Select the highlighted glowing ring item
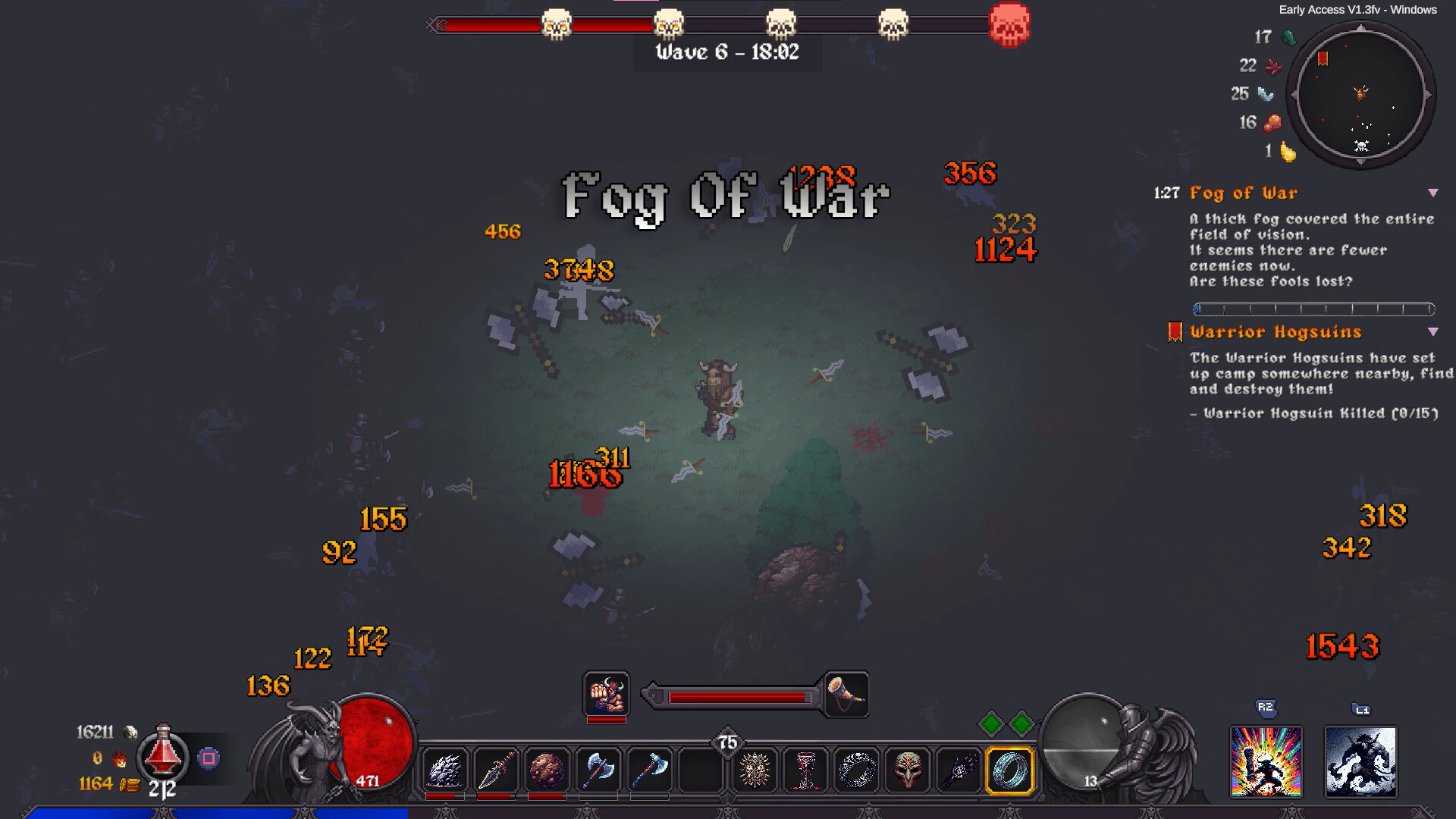 [x=1009, y=770]
